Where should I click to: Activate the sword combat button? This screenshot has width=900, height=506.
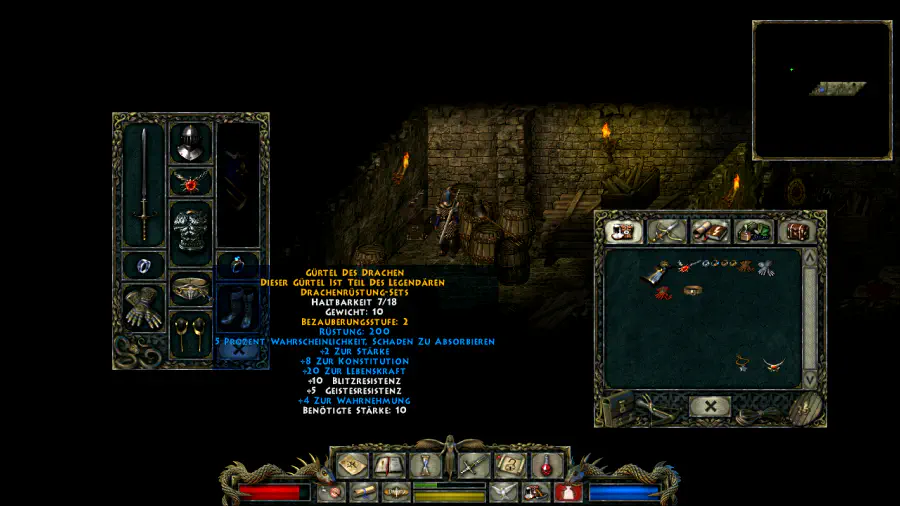click(x=473, y=465)
